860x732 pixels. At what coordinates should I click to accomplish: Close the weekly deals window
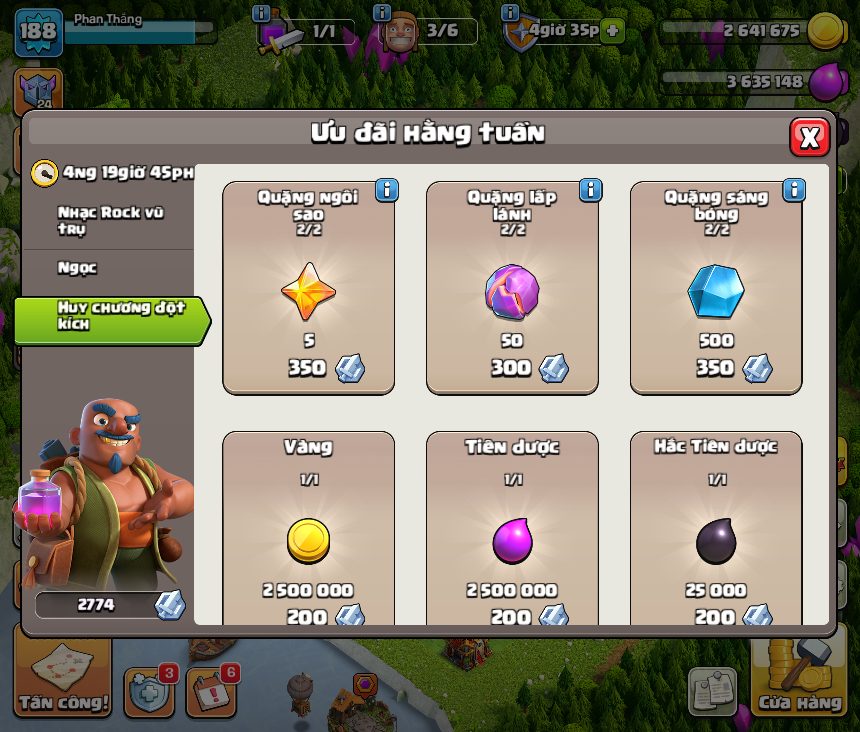pos(809,137)
